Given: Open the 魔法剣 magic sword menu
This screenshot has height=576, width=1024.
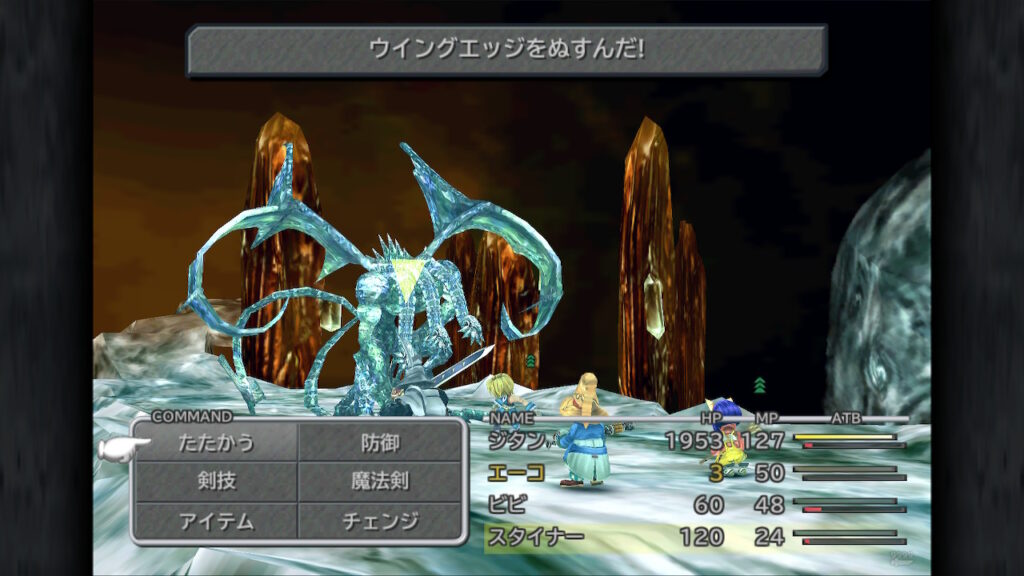Looking at the screenshot, I should point(380,481).
